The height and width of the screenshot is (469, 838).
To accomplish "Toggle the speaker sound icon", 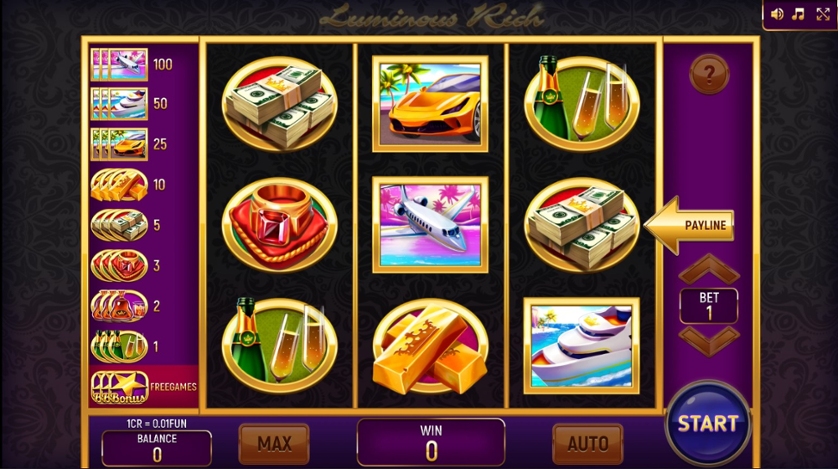I will point(777,14).
